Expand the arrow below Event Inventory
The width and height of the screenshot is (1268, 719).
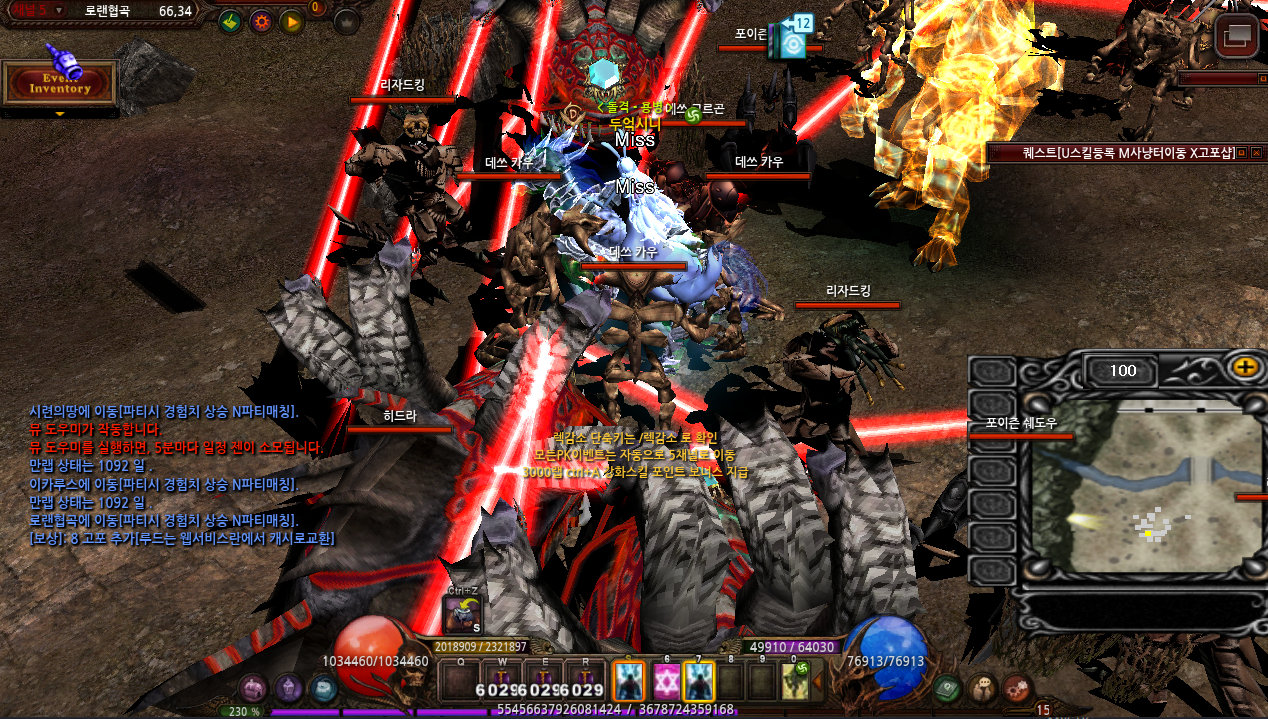click(x=60, y=114)
